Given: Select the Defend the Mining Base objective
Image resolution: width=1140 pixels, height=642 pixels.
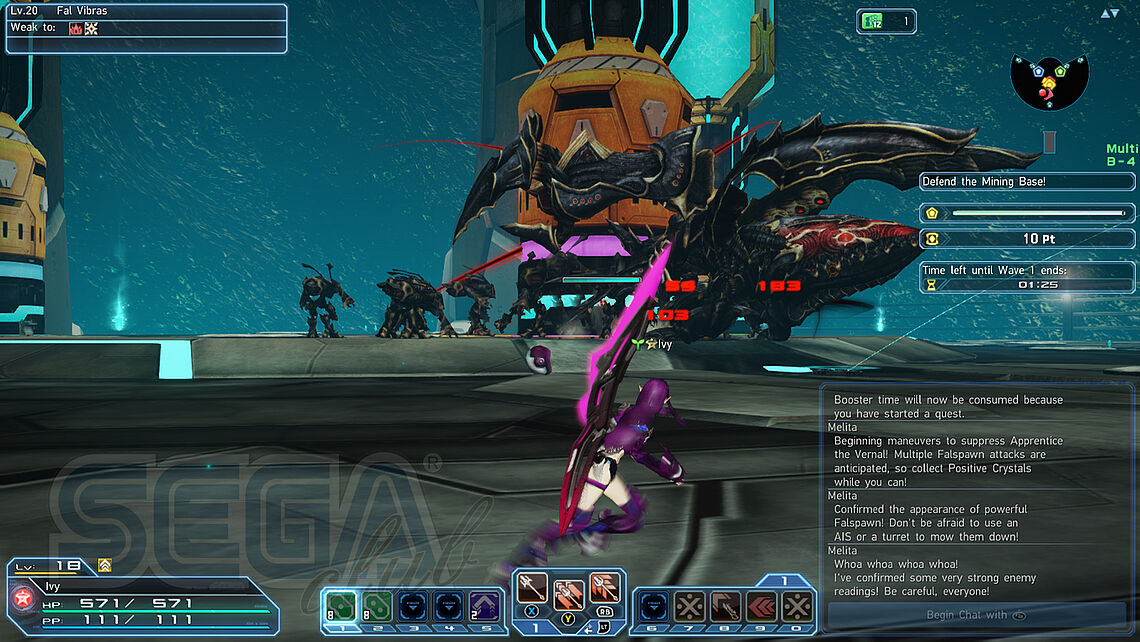Looking at the screenshot, I should [x=1028, y=181].
